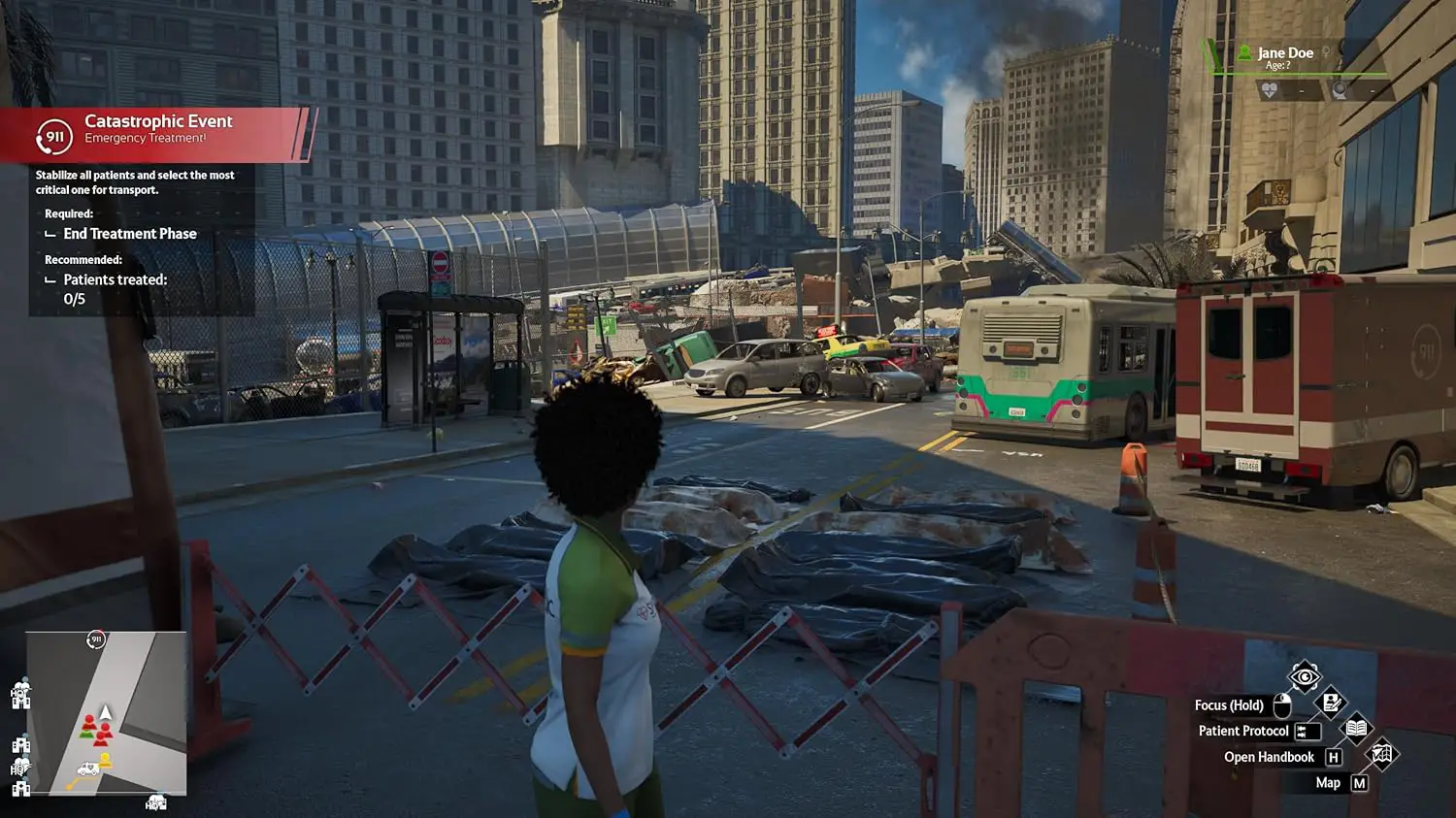Screen dimensions: 1456x818
Task: Click the heart rate vitals icon
Action: coord(1270,91)
